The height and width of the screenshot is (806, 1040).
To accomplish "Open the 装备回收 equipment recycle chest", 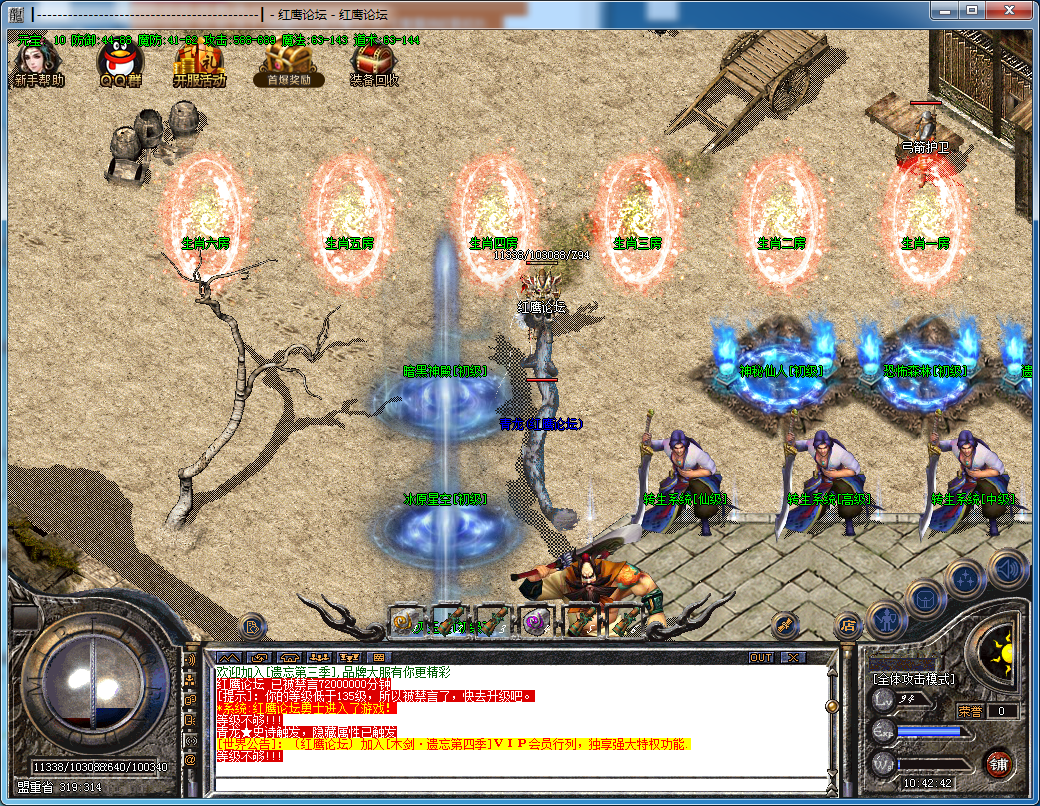I will coord(374,64).
